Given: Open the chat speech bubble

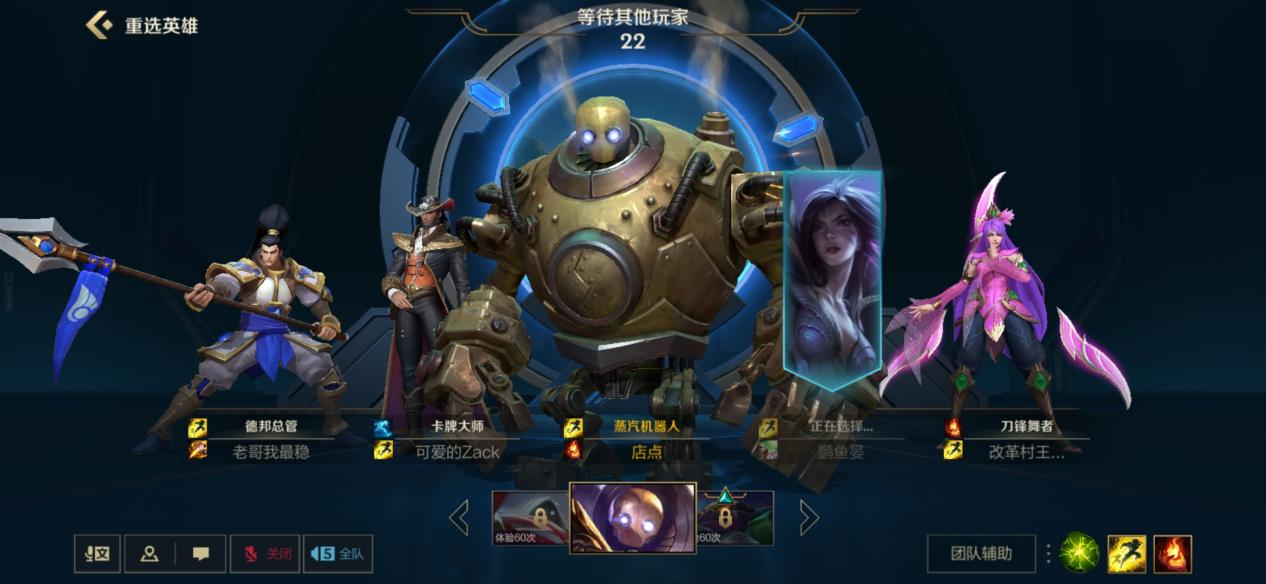Looking at the screenshot, I should [x=201, y=553].
